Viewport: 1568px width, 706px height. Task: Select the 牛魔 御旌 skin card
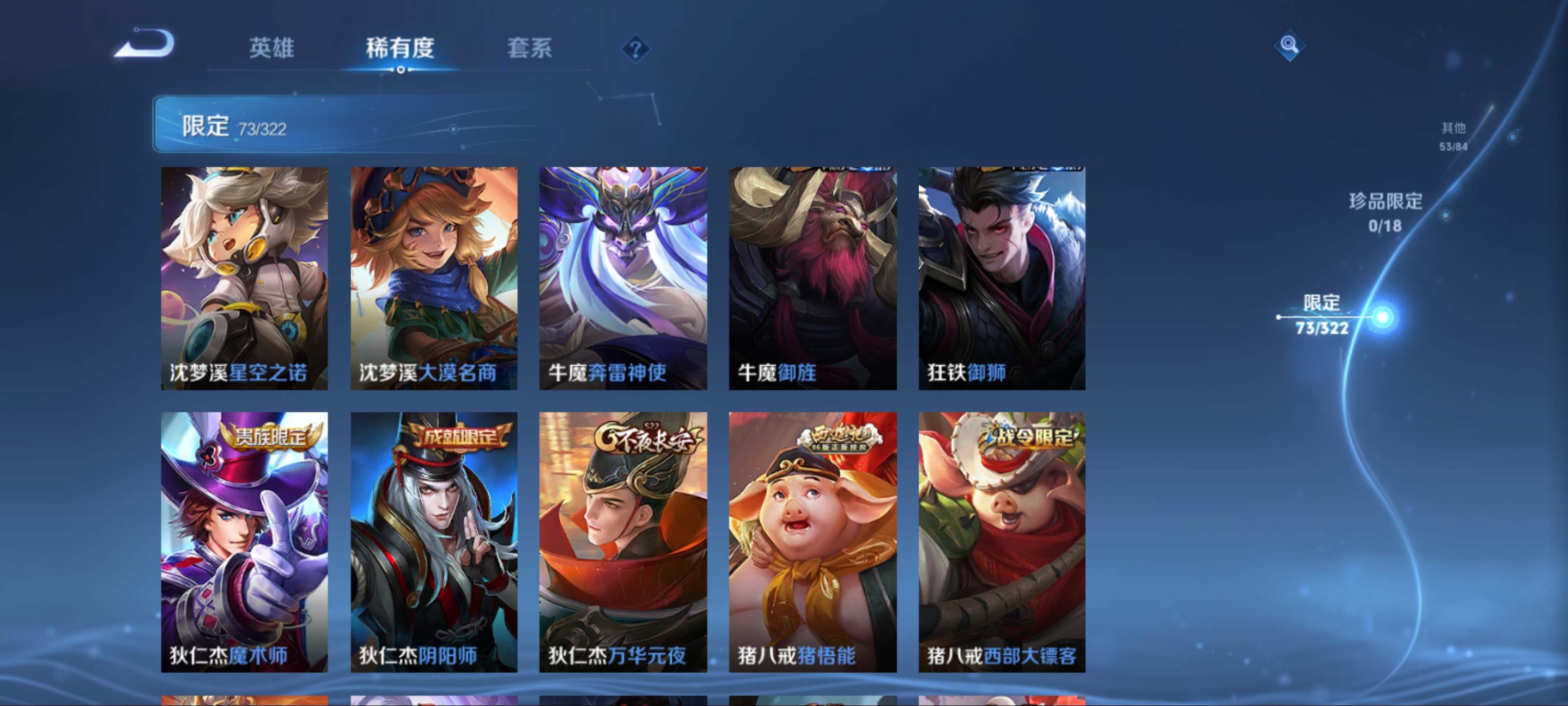click(x=812, y=278)
